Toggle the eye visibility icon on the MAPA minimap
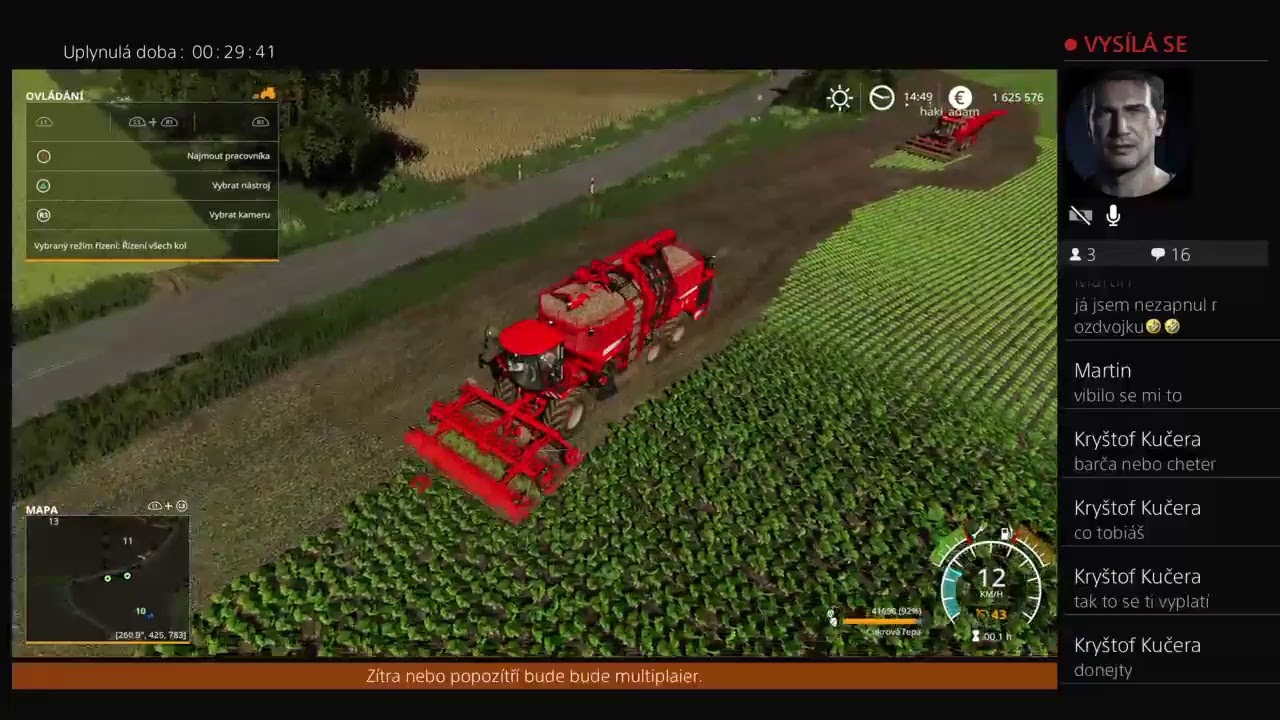The image size is (1280, 720). click(x=155, y=505)
